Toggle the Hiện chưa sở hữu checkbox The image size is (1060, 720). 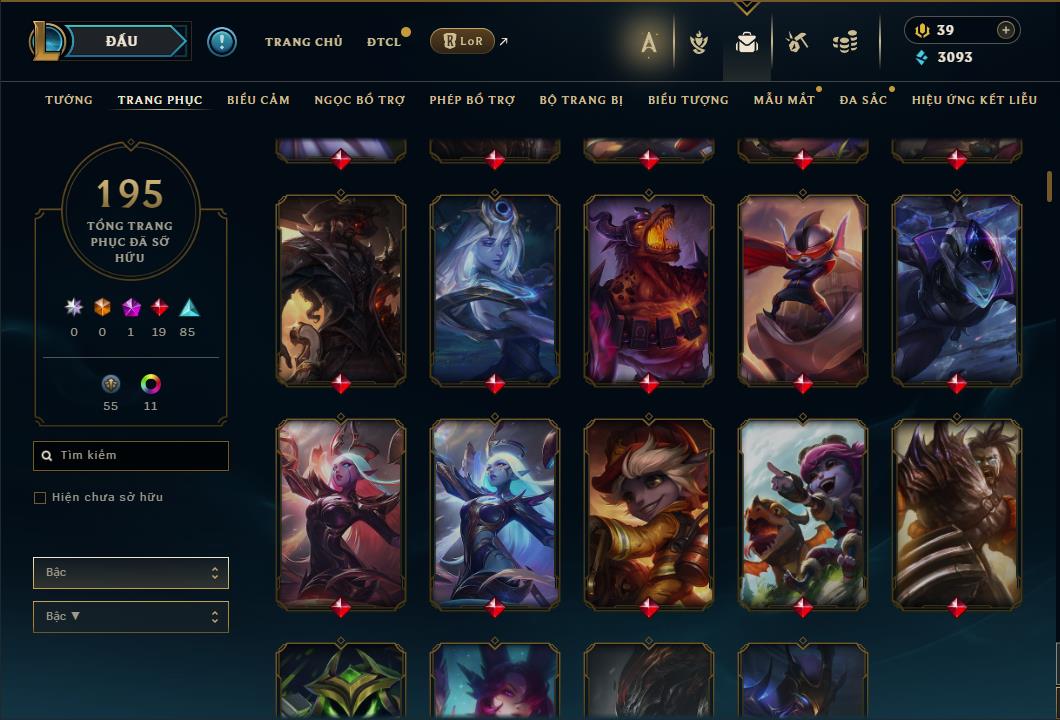40,498
